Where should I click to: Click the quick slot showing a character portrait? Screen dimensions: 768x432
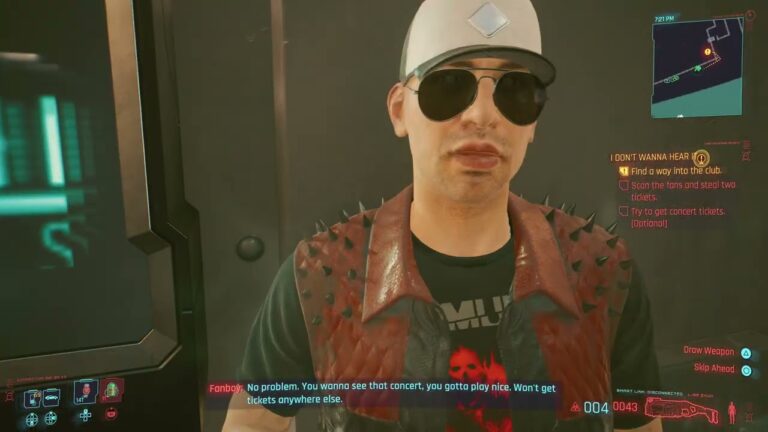click(x=86, y=392)
